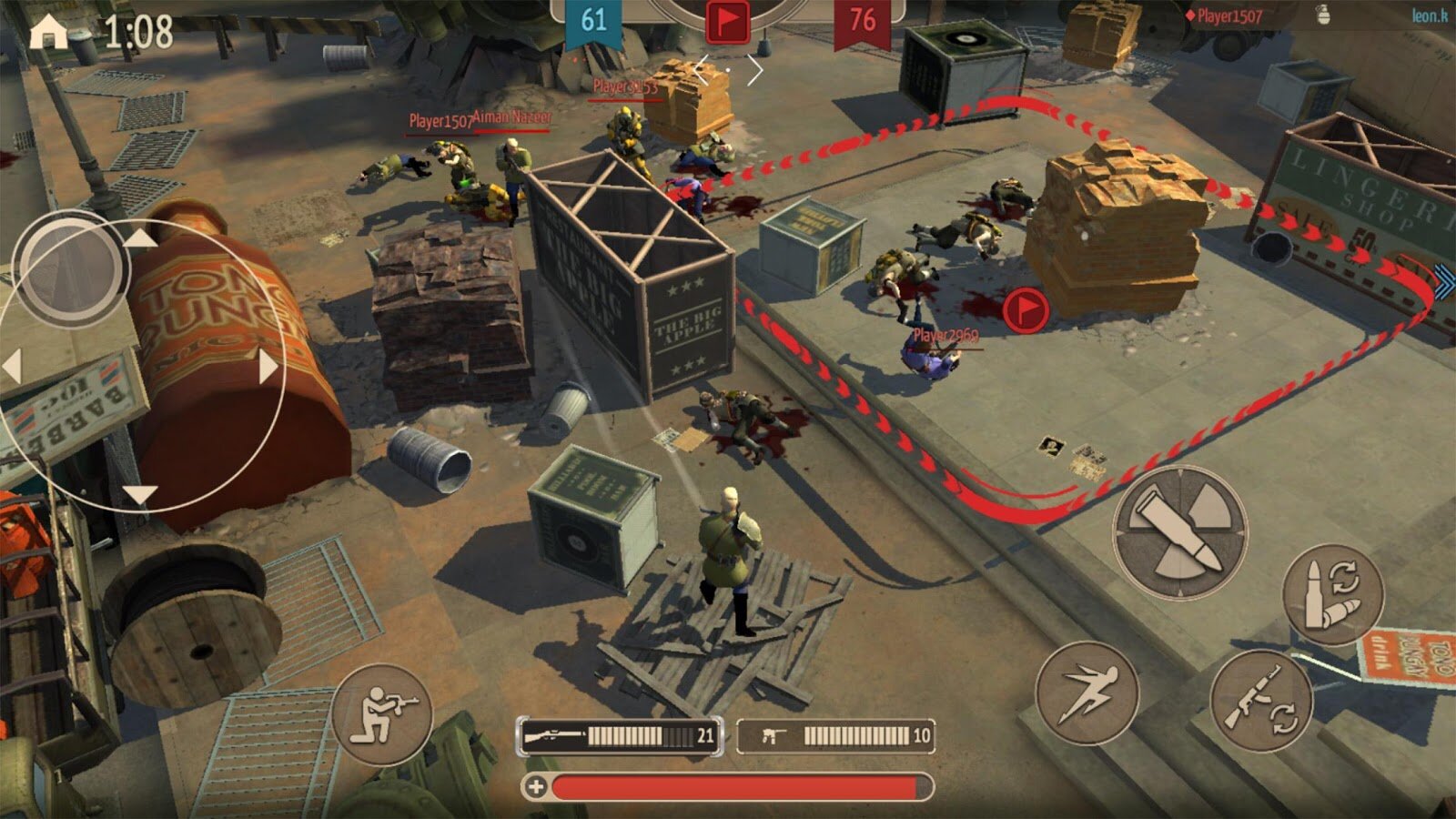The height and width of the screenshot is (819, 1456).
Task: Select the pistol weapon slot with 10 ammo
Action: [834, 735]
